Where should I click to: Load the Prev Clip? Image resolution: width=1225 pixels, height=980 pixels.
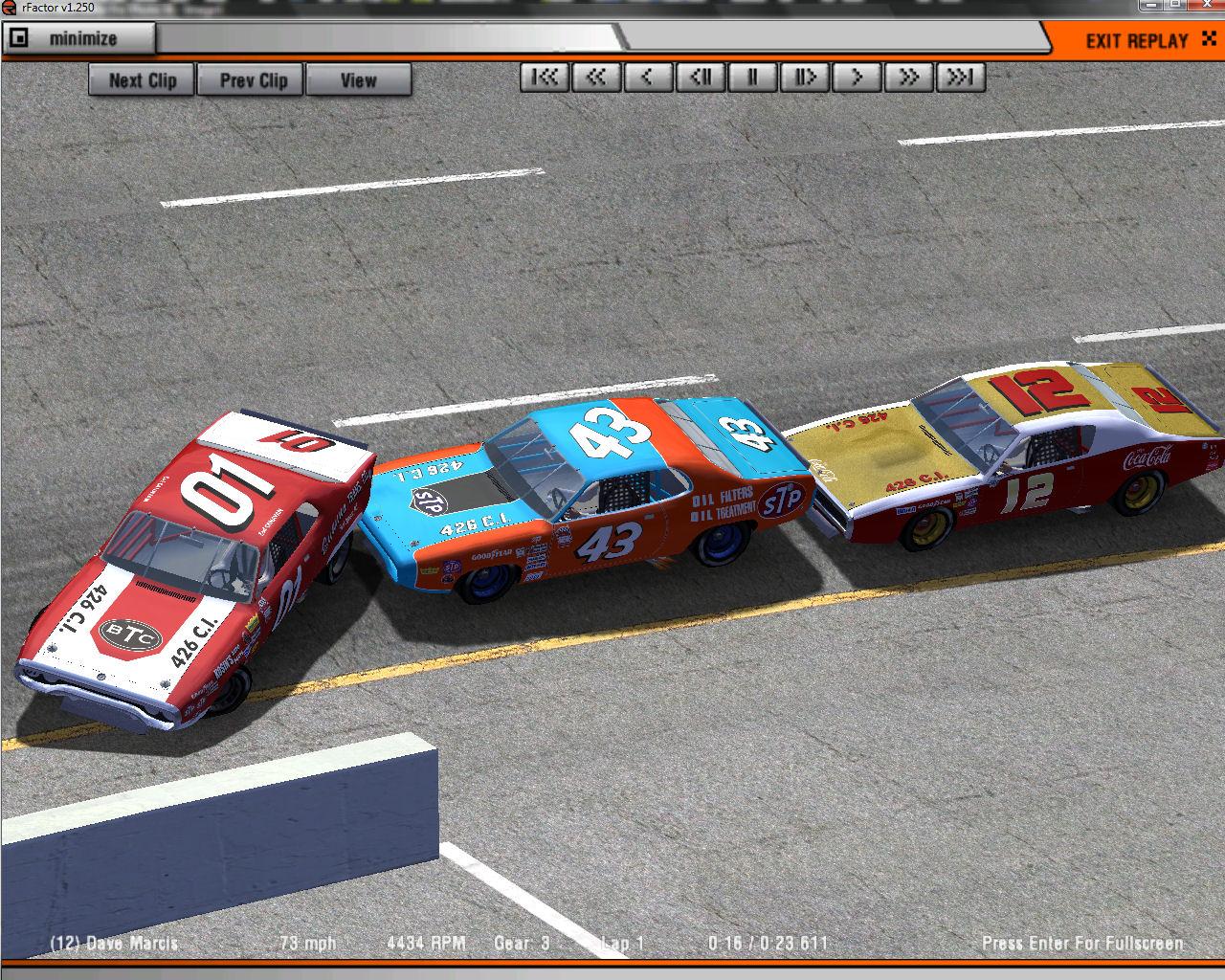pyautogui.click(x=253, y=80)
